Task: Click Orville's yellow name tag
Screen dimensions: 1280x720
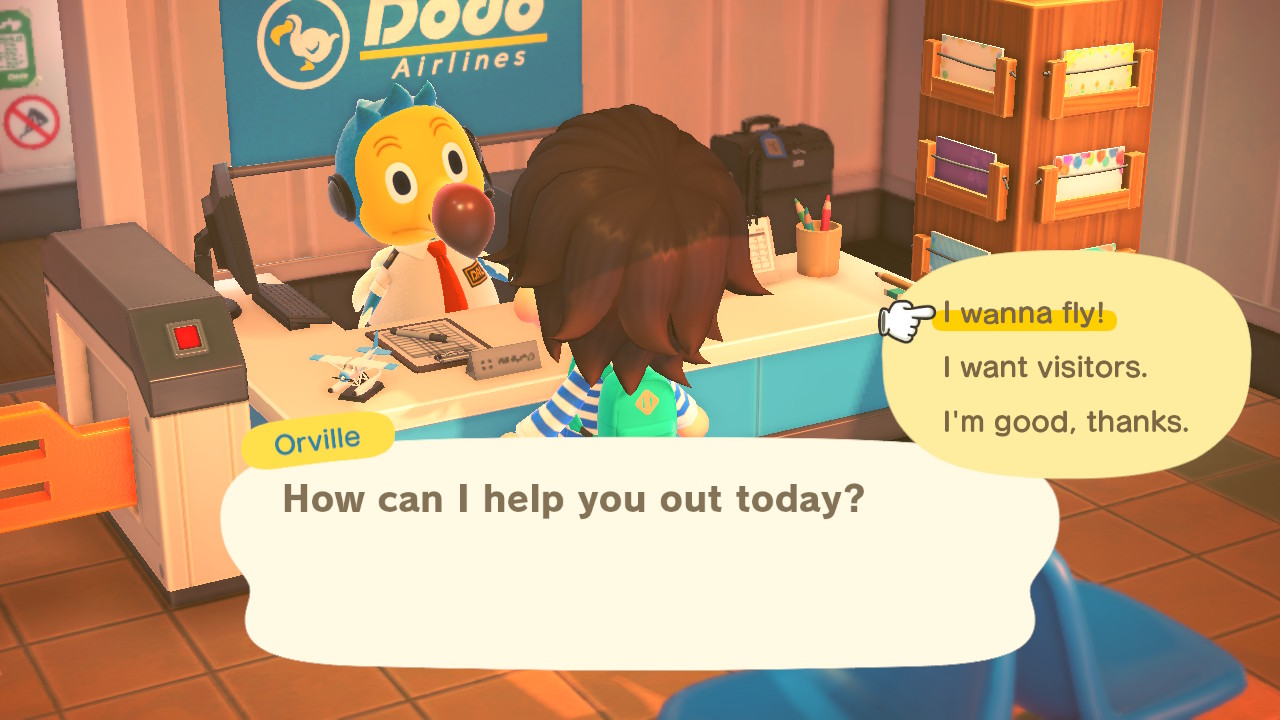Action: click(x=316, y=436)
